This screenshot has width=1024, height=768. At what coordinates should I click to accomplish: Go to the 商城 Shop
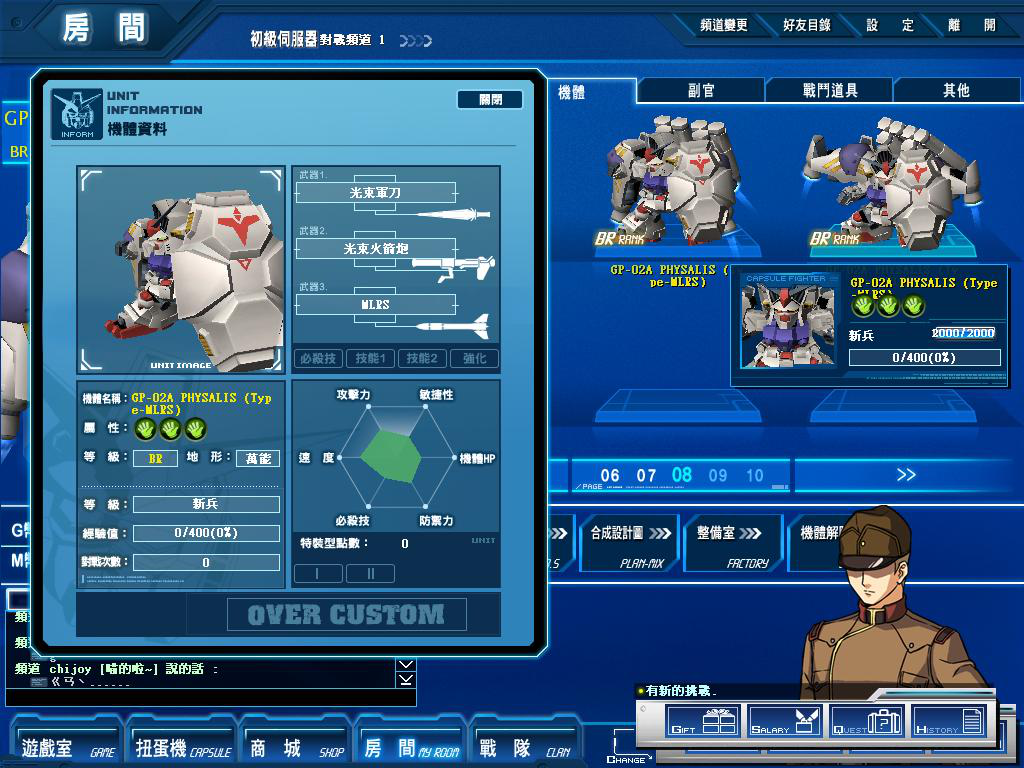296,748
